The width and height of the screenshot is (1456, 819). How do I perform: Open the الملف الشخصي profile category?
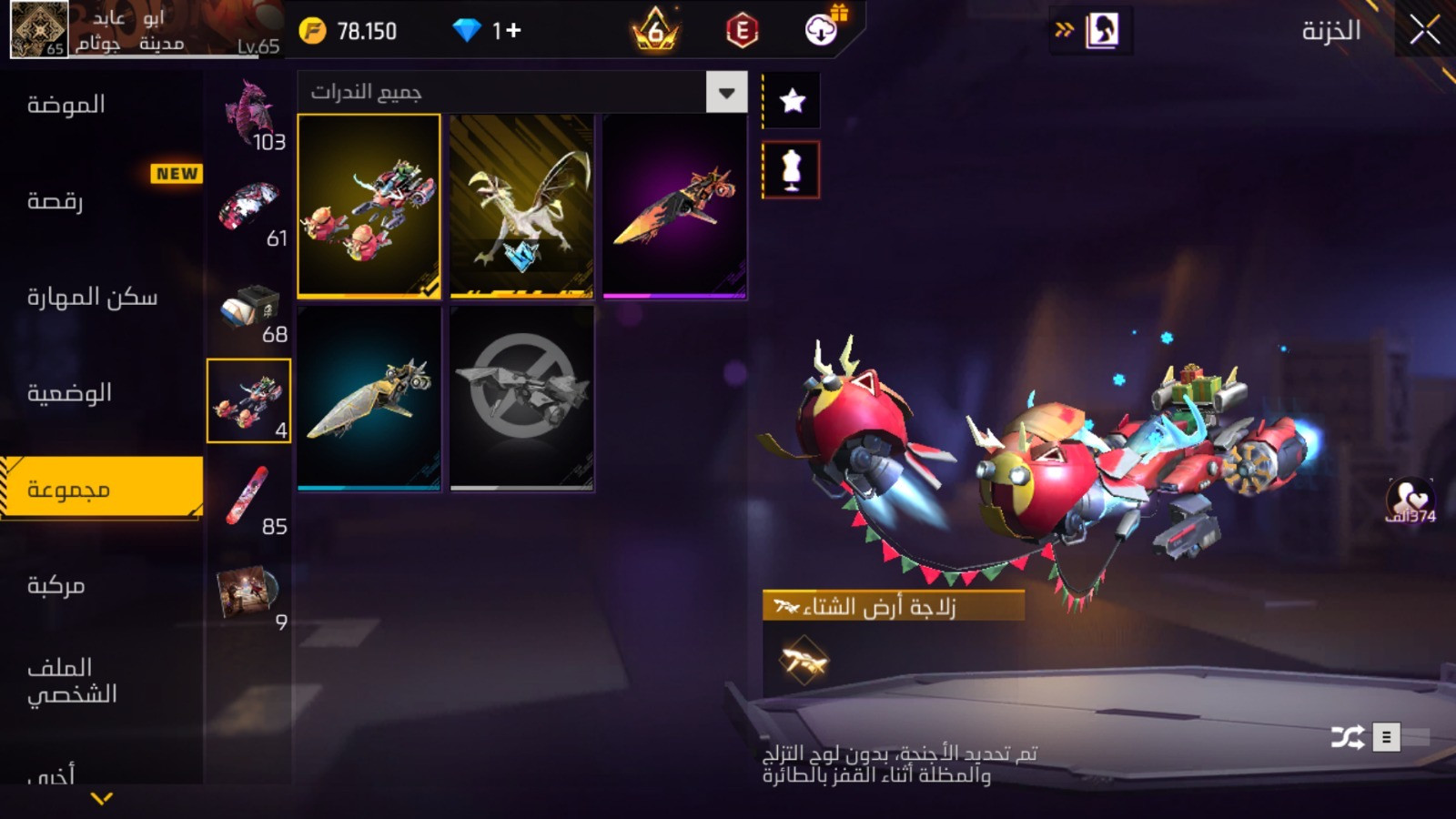click(x=73, y=681)
